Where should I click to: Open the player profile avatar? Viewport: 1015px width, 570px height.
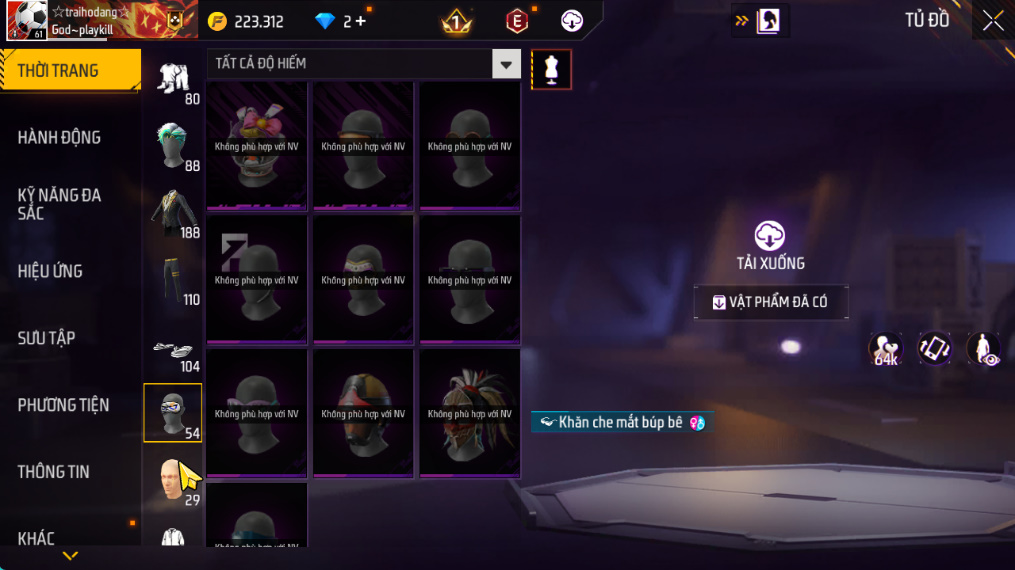click(x=25, y=21)
